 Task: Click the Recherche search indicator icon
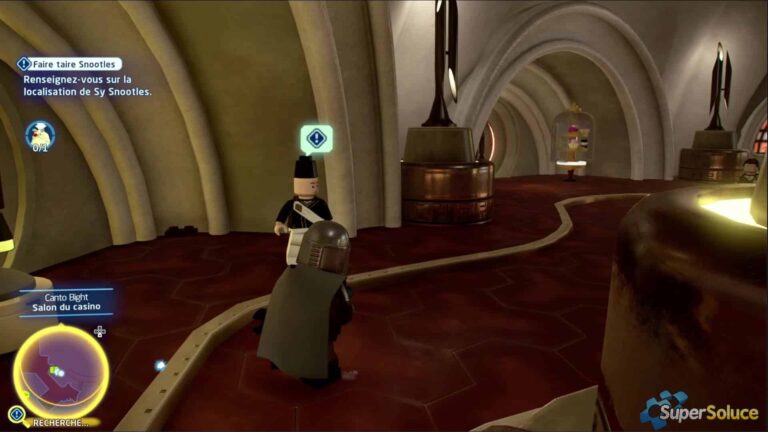[x=17, y=412]
